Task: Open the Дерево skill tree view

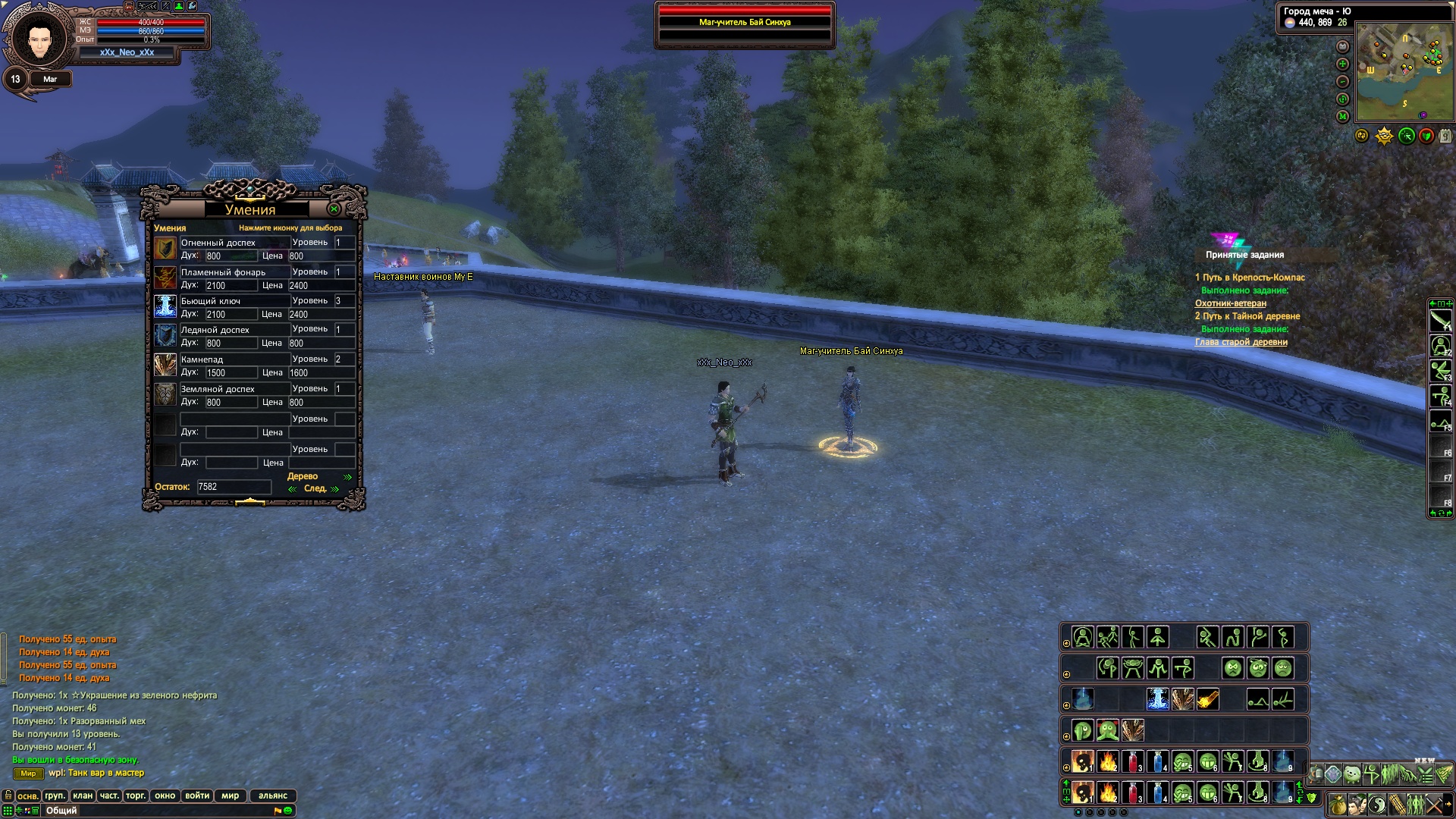Action: click(x=303, y=476)
